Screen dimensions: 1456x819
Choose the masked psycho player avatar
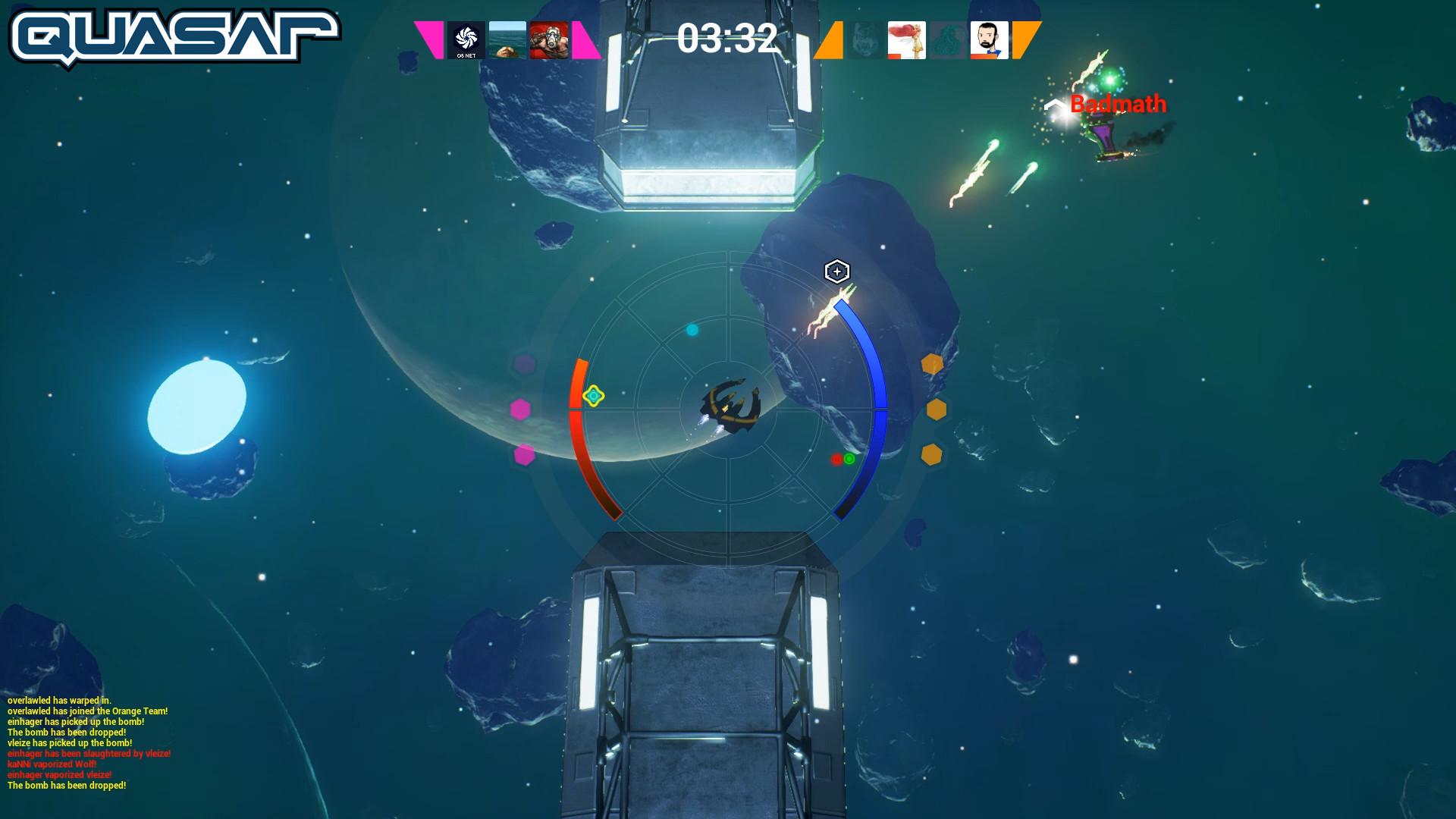(549, 40)
